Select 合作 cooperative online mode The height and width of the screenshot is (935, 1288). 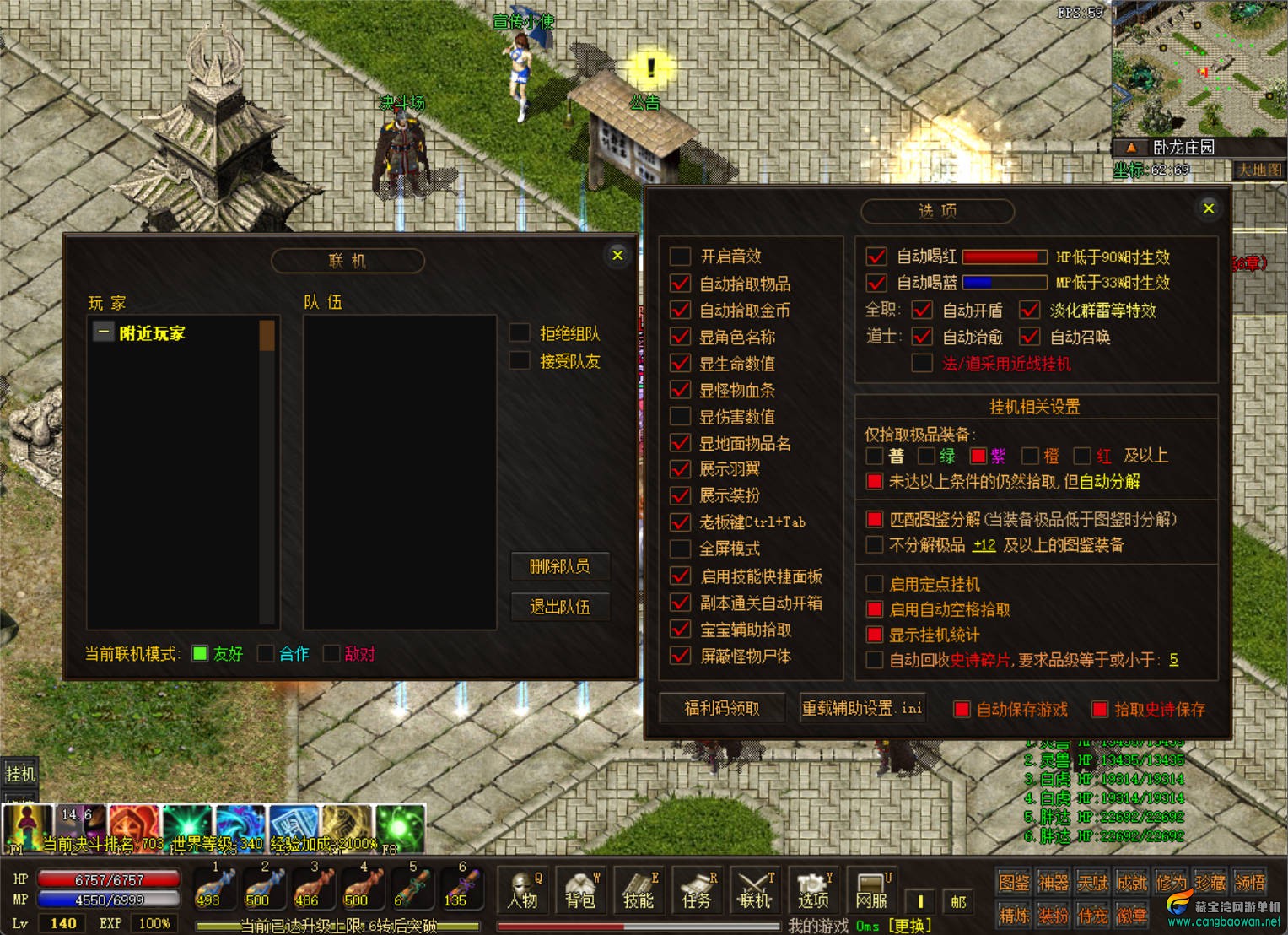[266, 654]
